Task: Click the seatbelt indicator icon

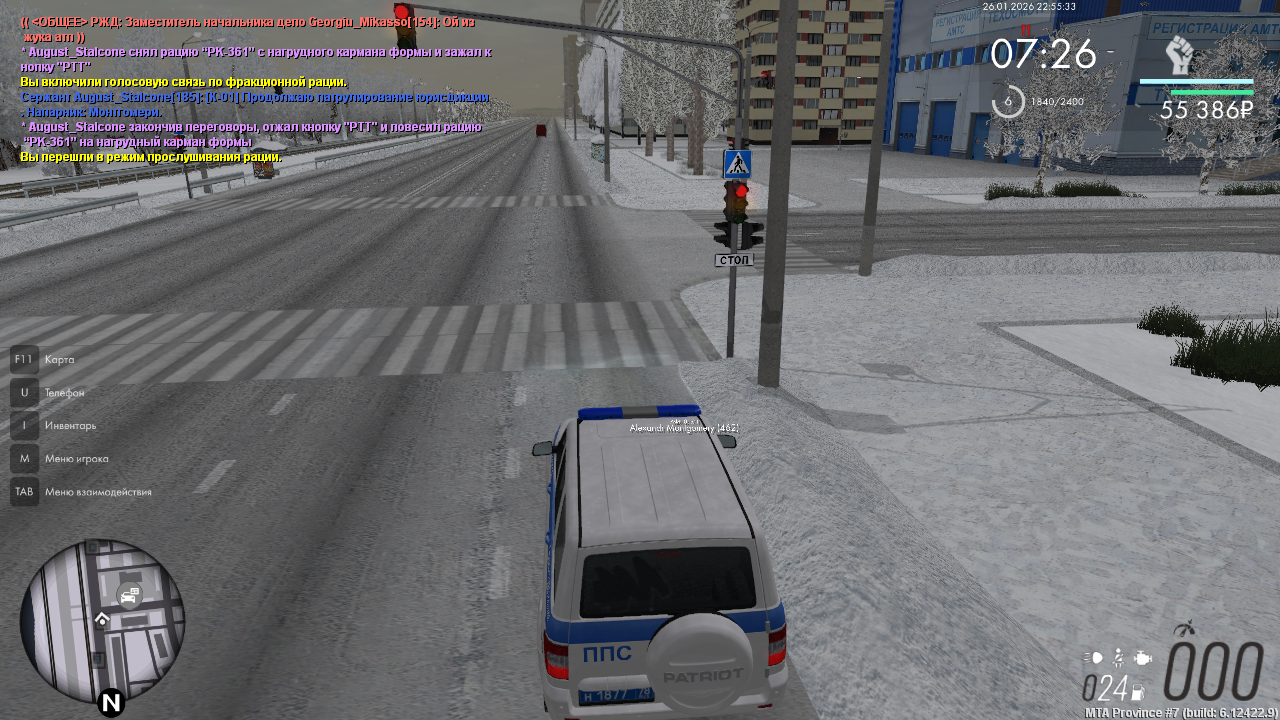Action: pyautogui.click(x=1119, y=657)
